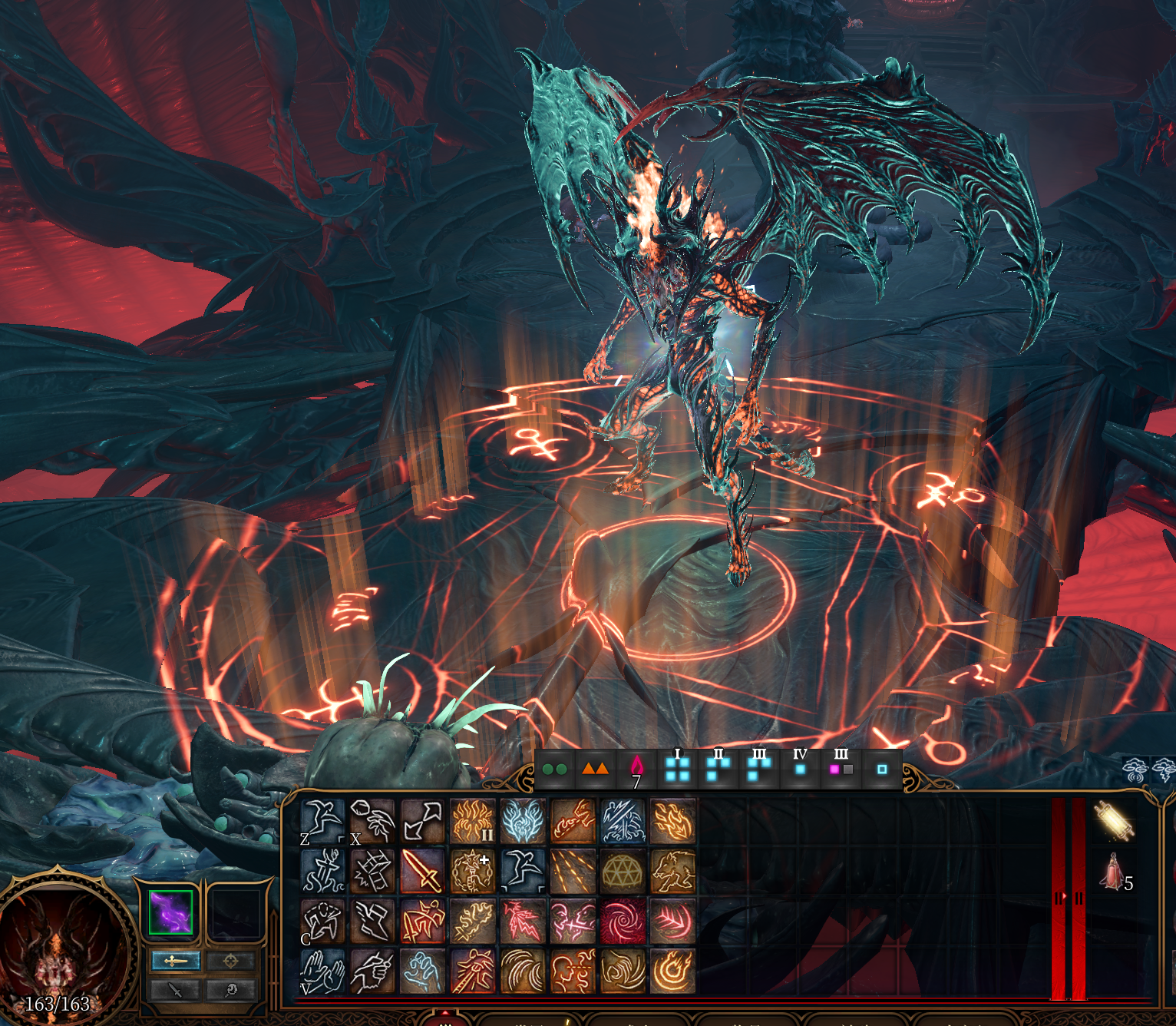Cast the orange fireball spell

pyautogui.click(x=672, y=971)
